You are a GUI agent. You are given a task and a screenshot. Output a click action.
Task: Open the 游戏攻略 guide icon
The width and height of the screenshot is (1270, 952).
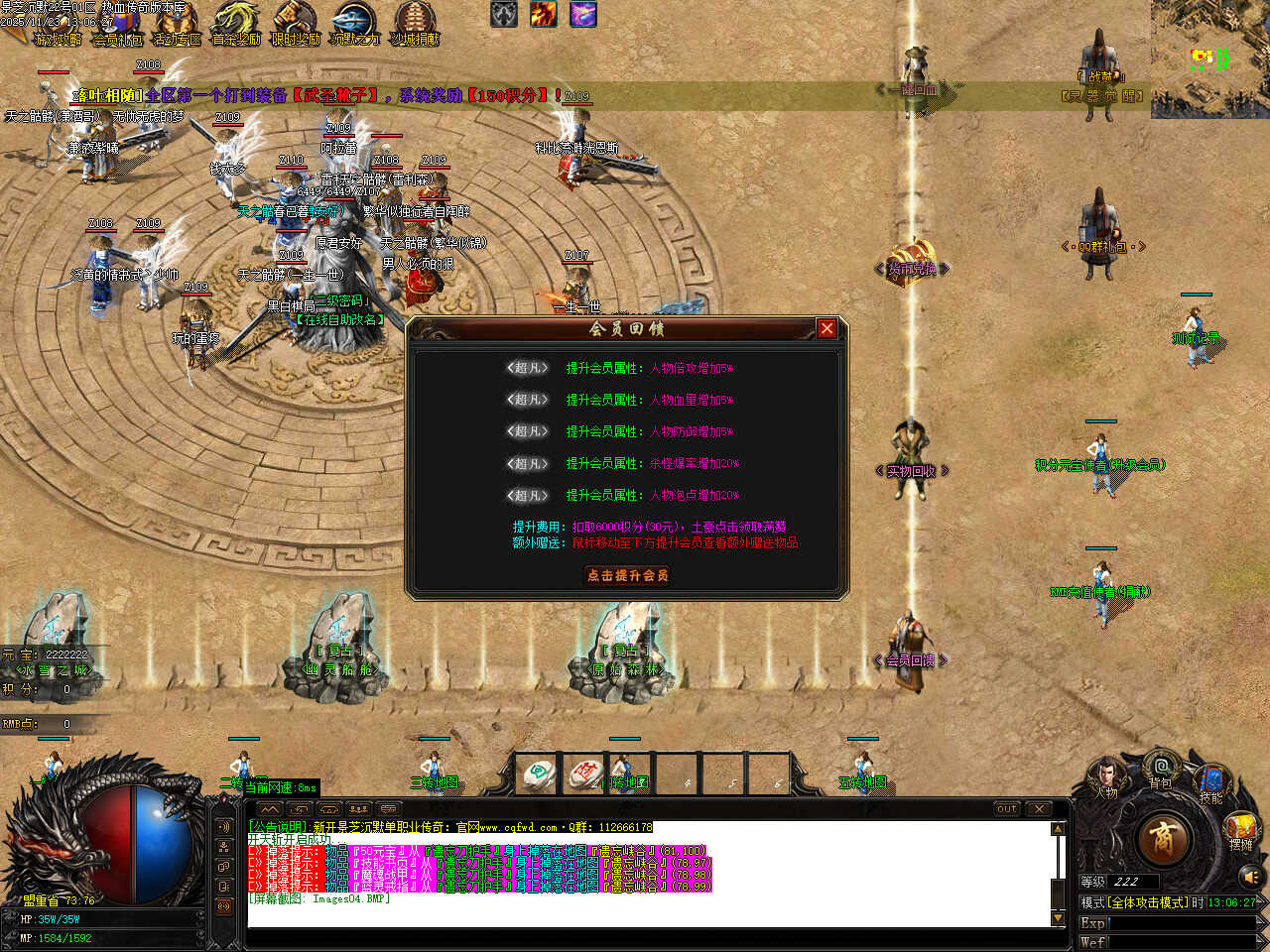58,24
